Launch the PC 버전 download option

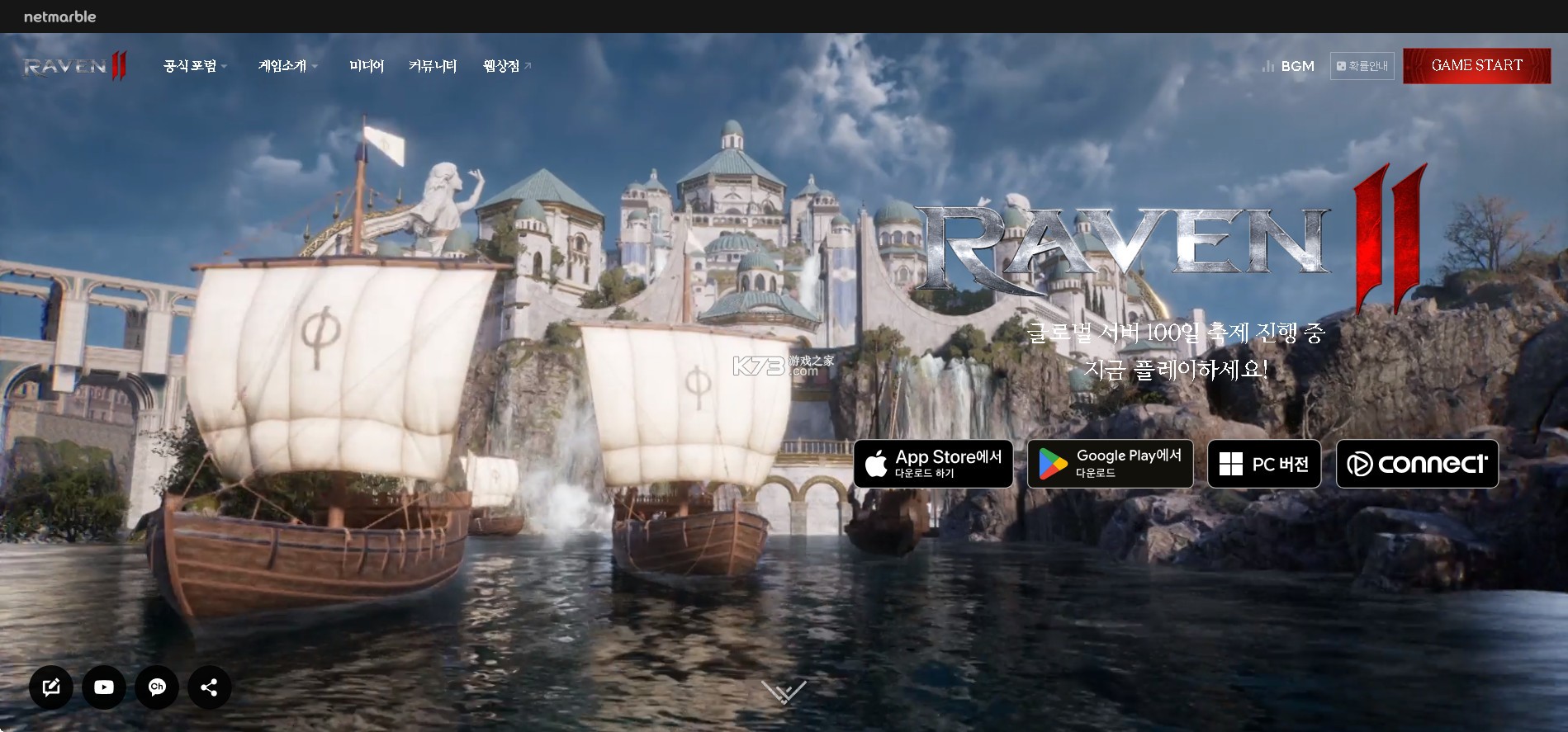[1263, 464]
